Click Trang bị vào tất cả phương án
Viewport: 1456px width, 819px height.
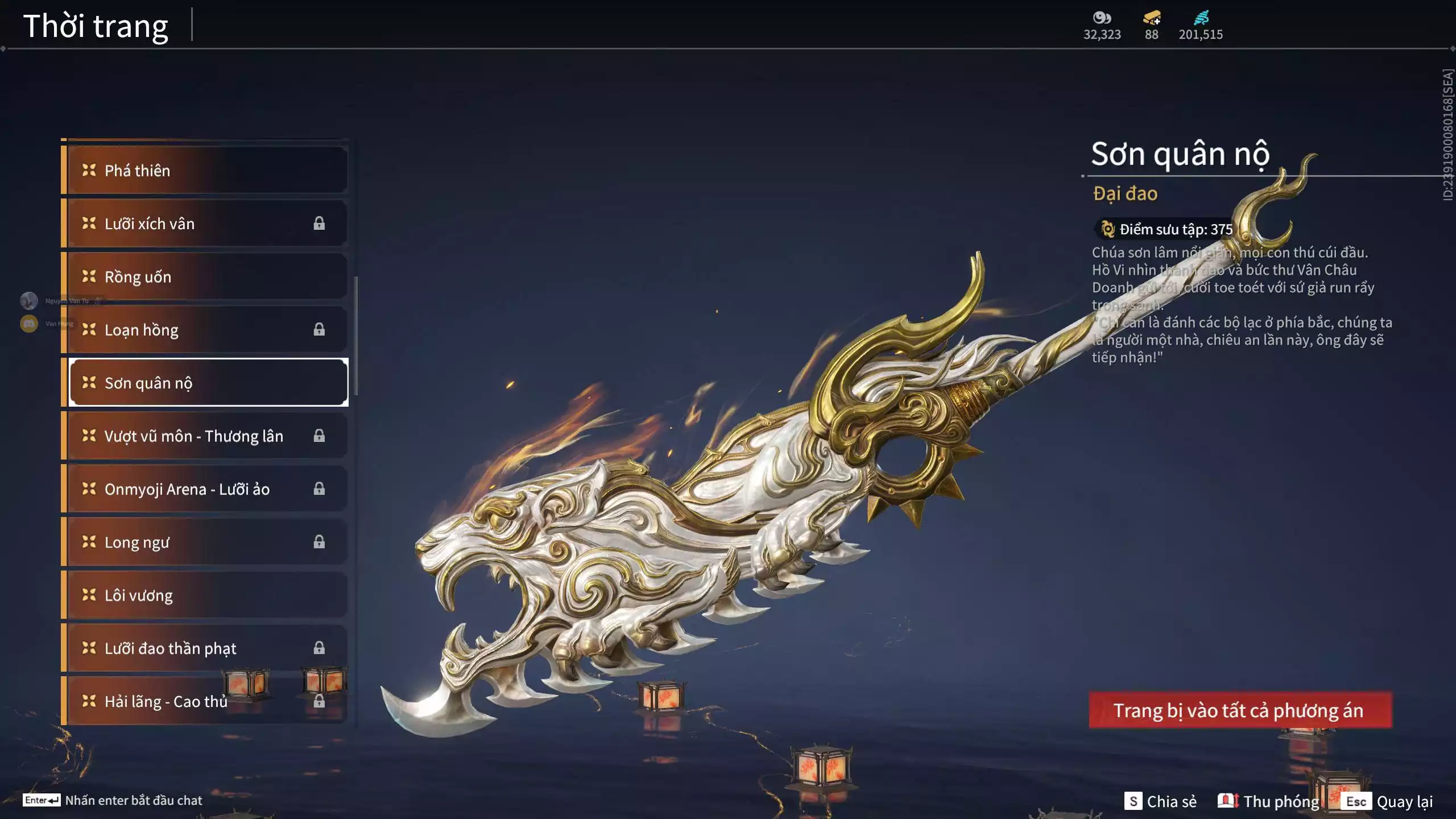pyautogui.click(x=1240, y=710)
